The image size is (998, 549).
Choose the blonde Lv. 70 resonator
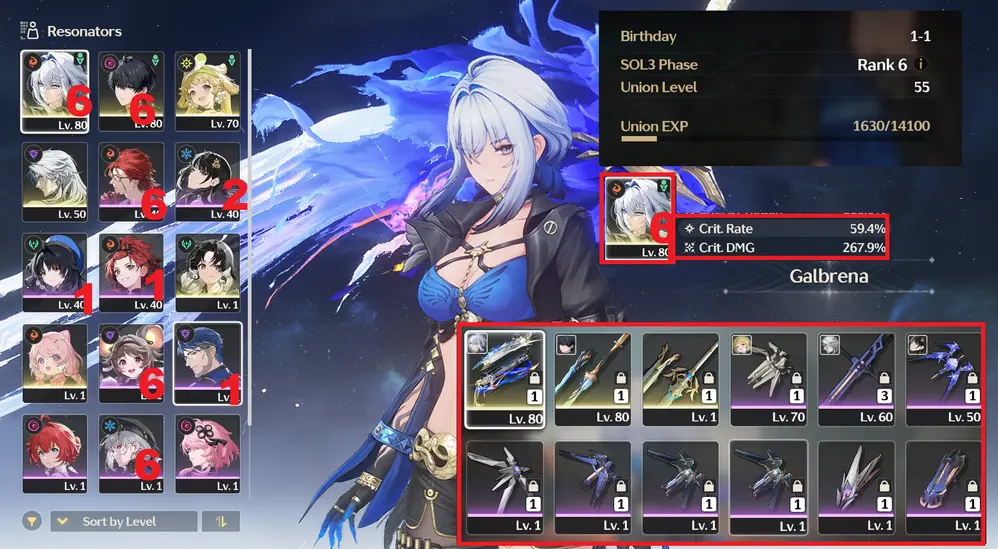(x=207, y=91)
